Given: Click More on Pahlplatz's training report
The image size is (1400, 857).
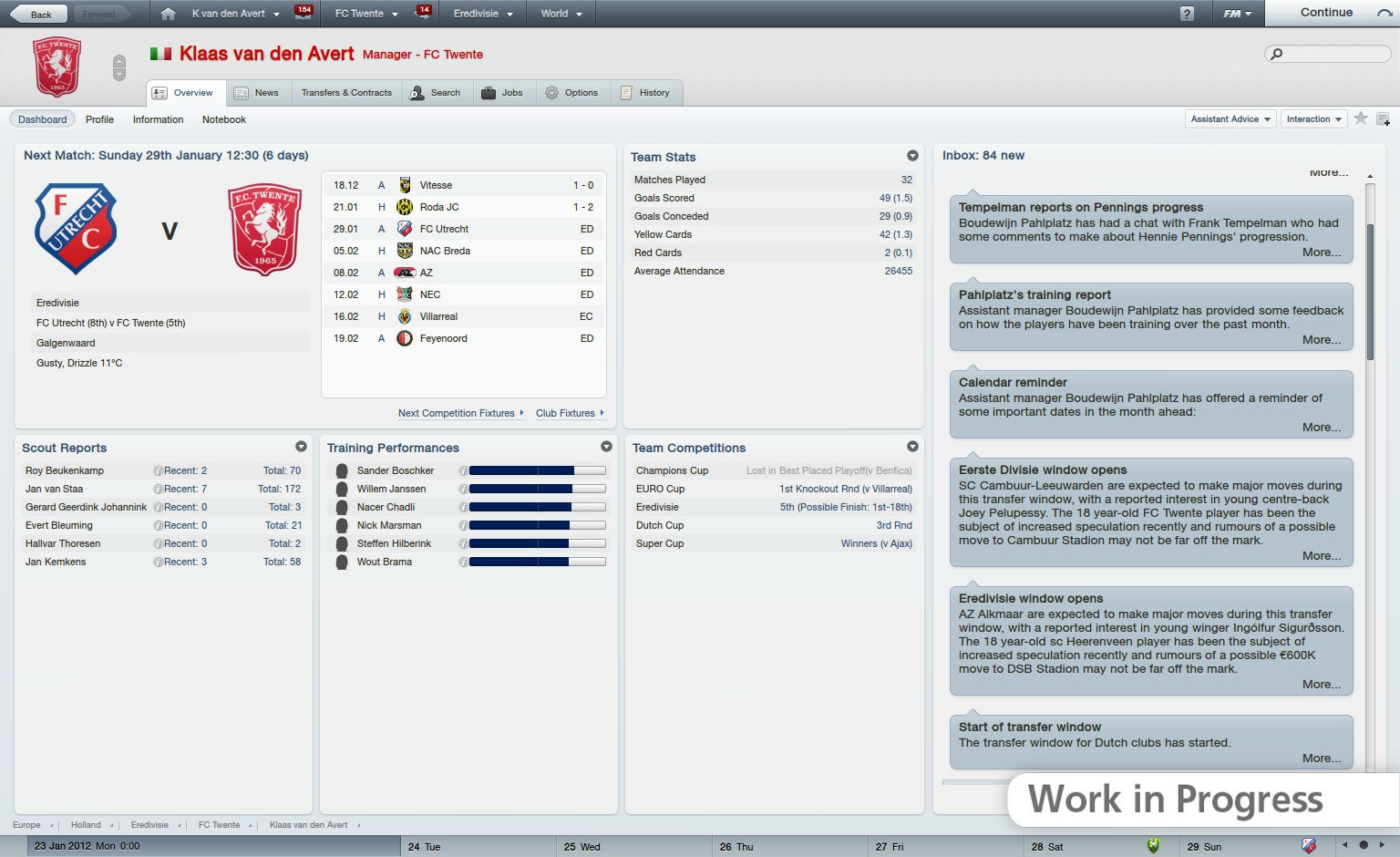Looking at the screenshot, I should (x=1321, y=339).
